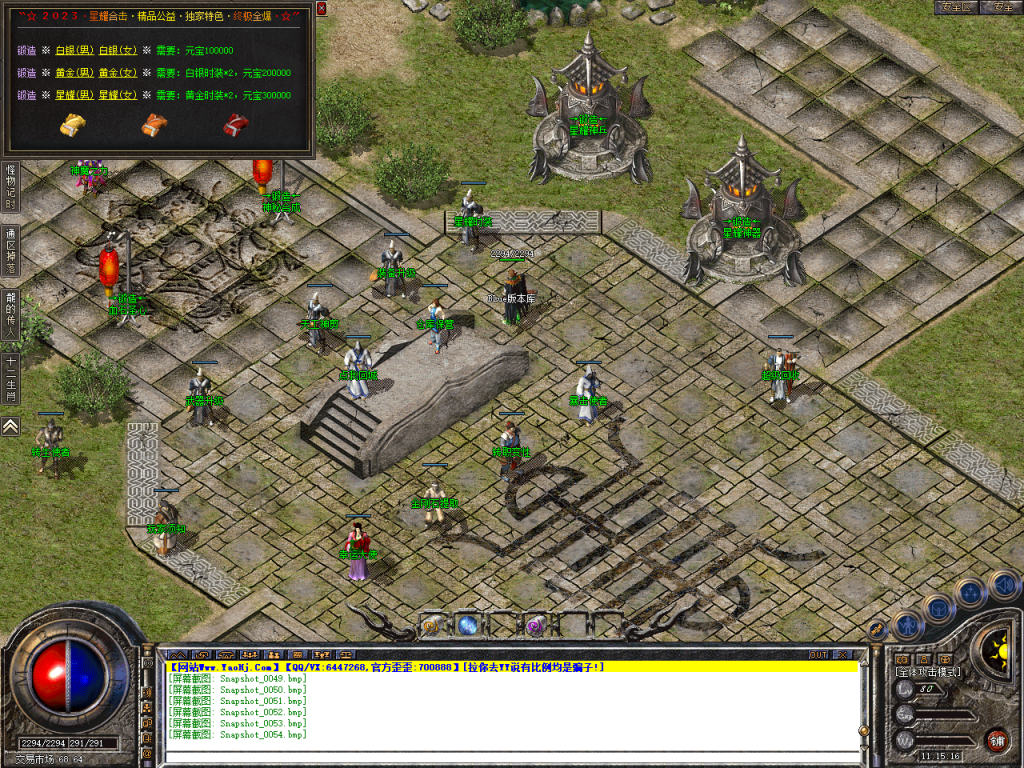This screenshot has height=768, width=1024.
Task: Pick the 星耀(女) forge link
Action: click(115, 95)
